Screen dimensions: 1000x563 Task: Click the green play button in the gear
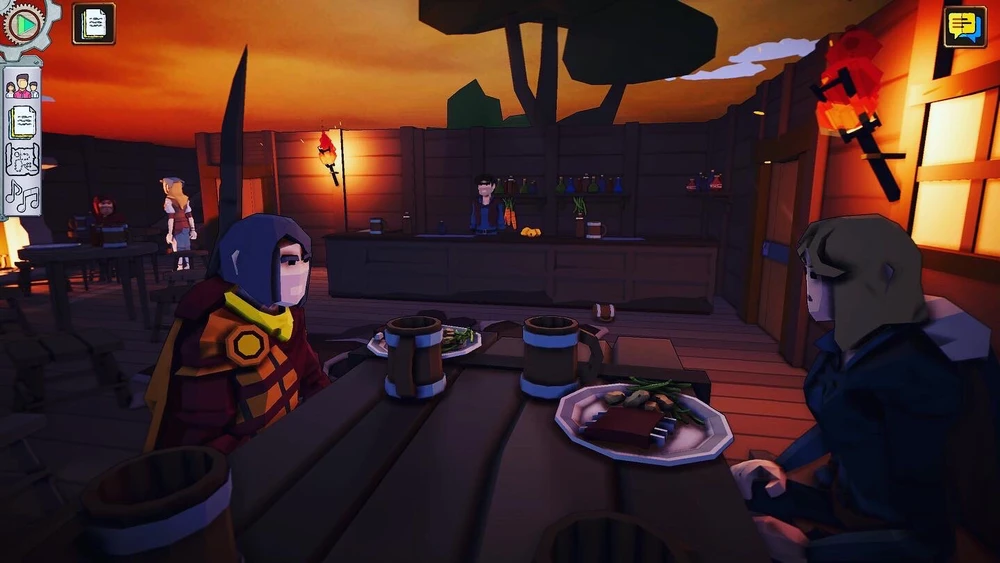[27, 22]
